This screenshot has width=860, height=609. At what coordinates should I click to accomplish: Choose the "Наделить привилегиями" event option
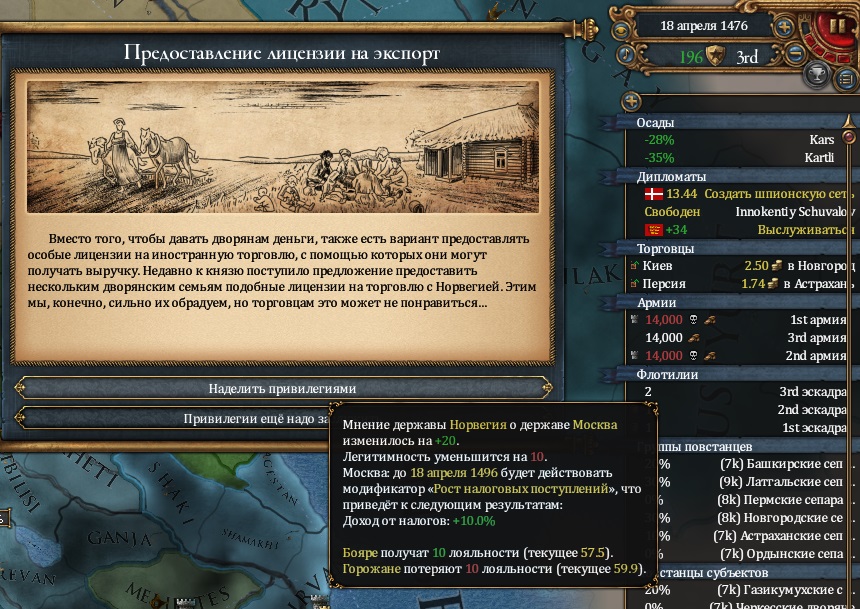[282, 388]
